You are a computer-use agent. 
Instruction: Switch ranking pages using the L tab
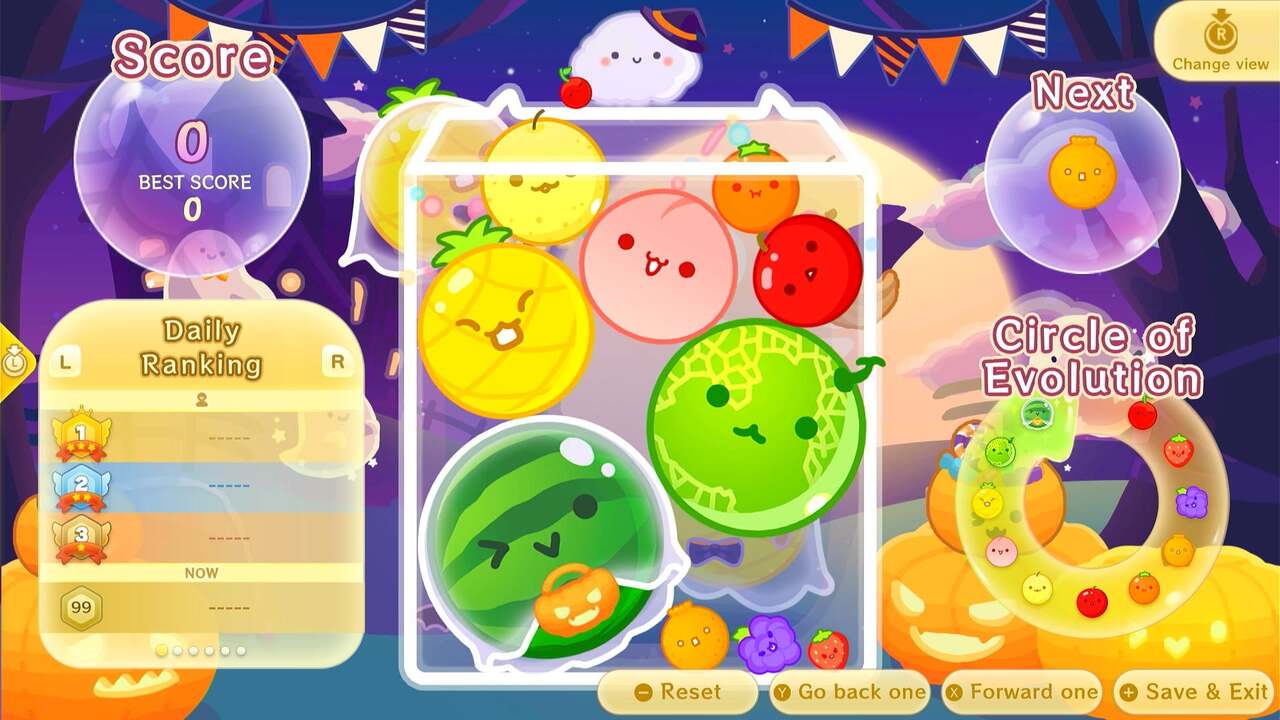click(x=64, y=362)
